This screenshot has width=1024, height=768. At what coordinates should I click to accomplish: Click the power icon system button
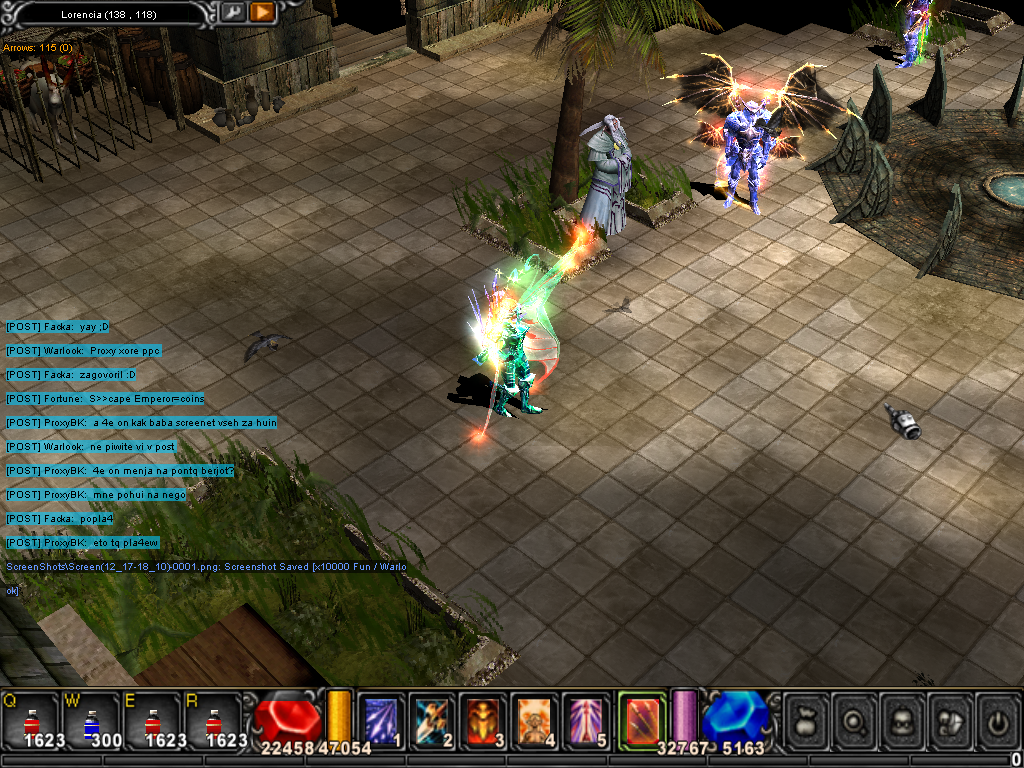(997, 720)
